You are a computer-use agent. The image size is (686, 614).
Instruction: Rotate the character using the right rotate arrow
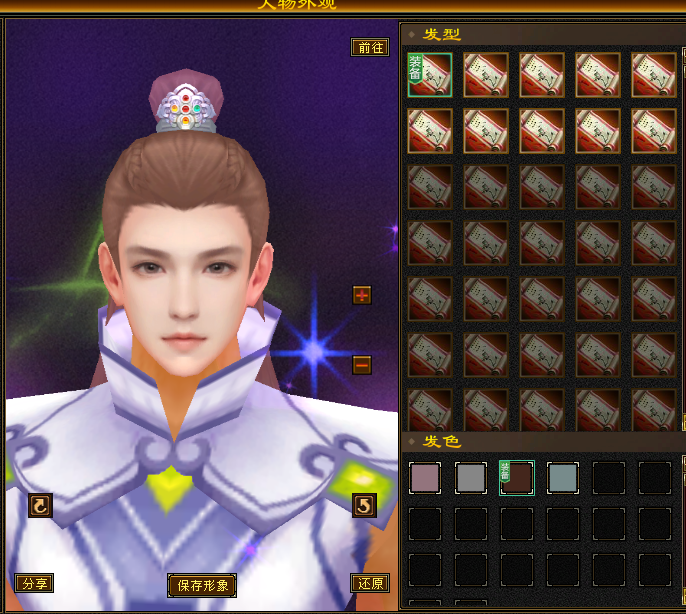click(x=364, y=506)
